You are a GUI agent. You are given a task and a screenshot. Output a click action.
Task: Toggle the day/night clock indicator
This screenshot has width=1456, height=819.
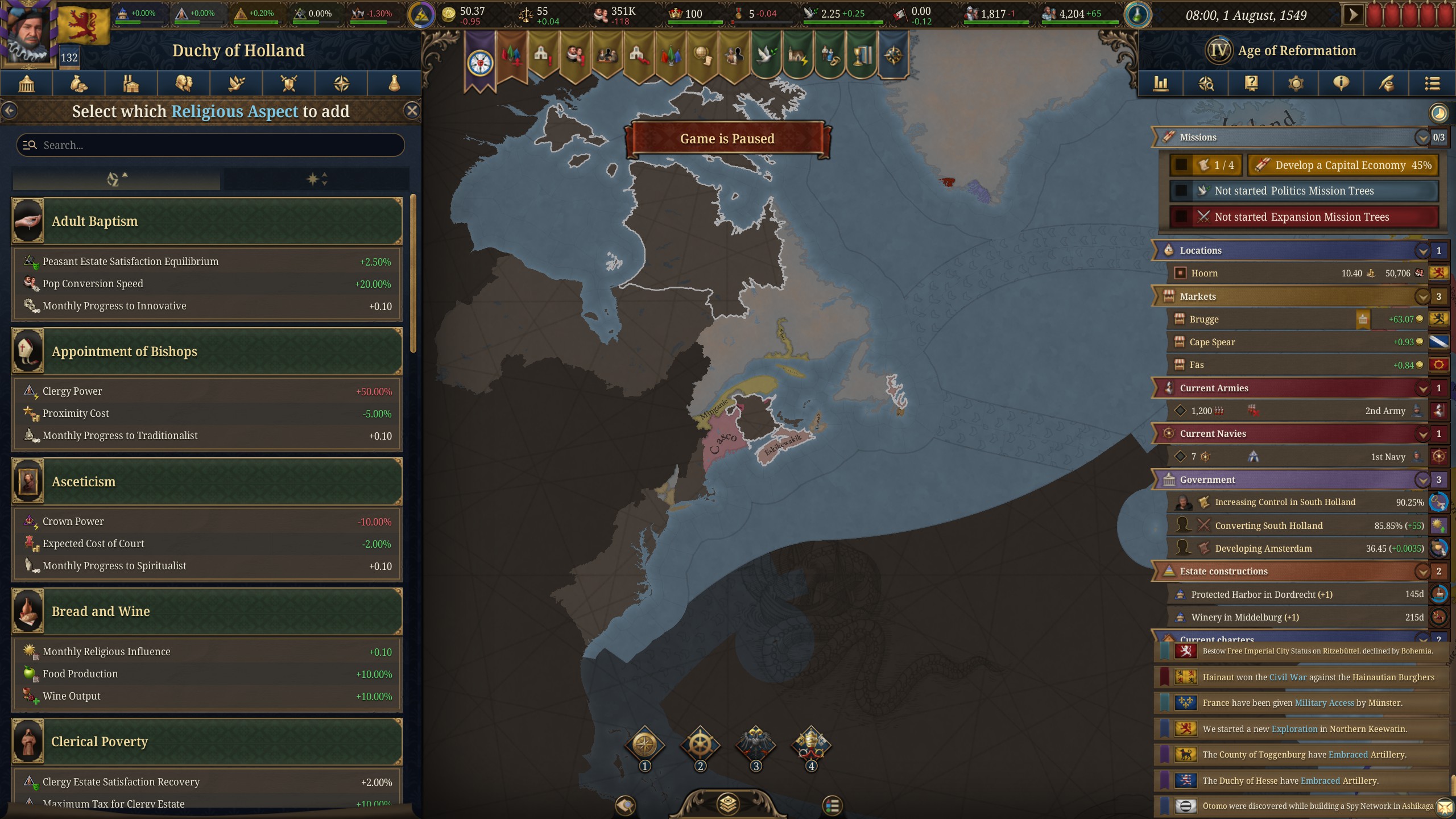pos(1439,113)
